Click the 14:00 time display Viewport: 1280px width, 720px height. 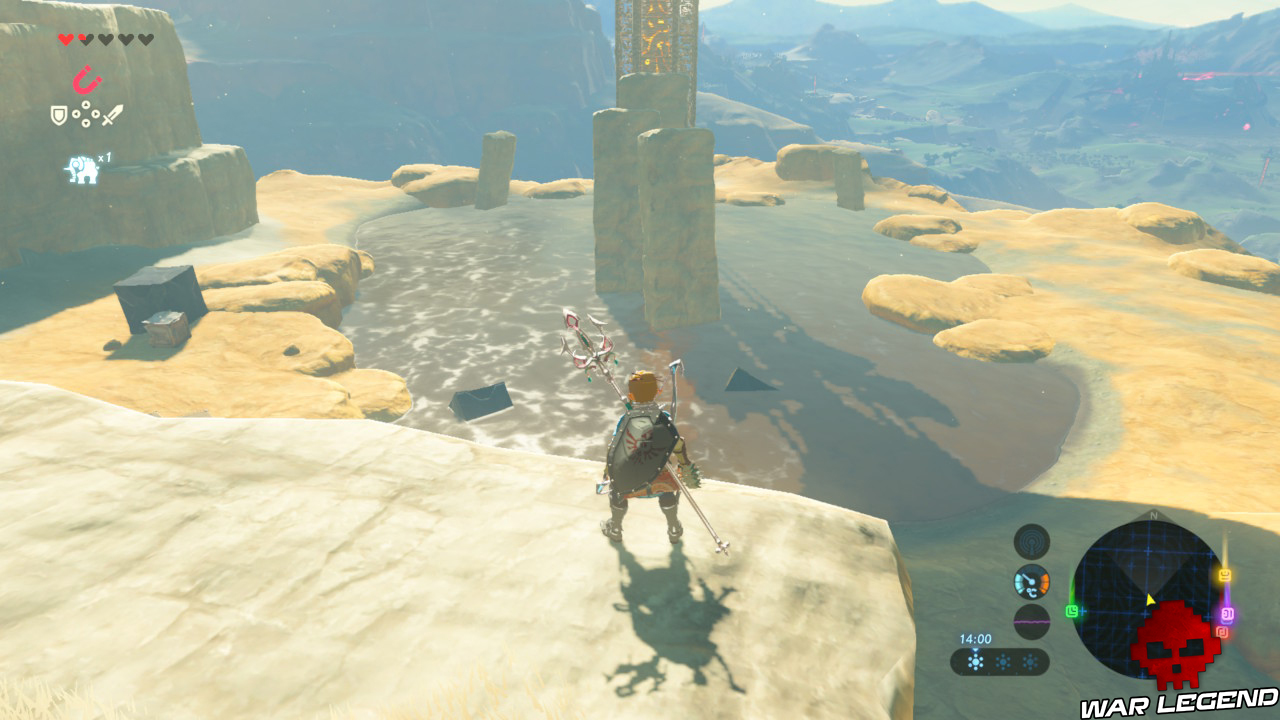[975, 637]
